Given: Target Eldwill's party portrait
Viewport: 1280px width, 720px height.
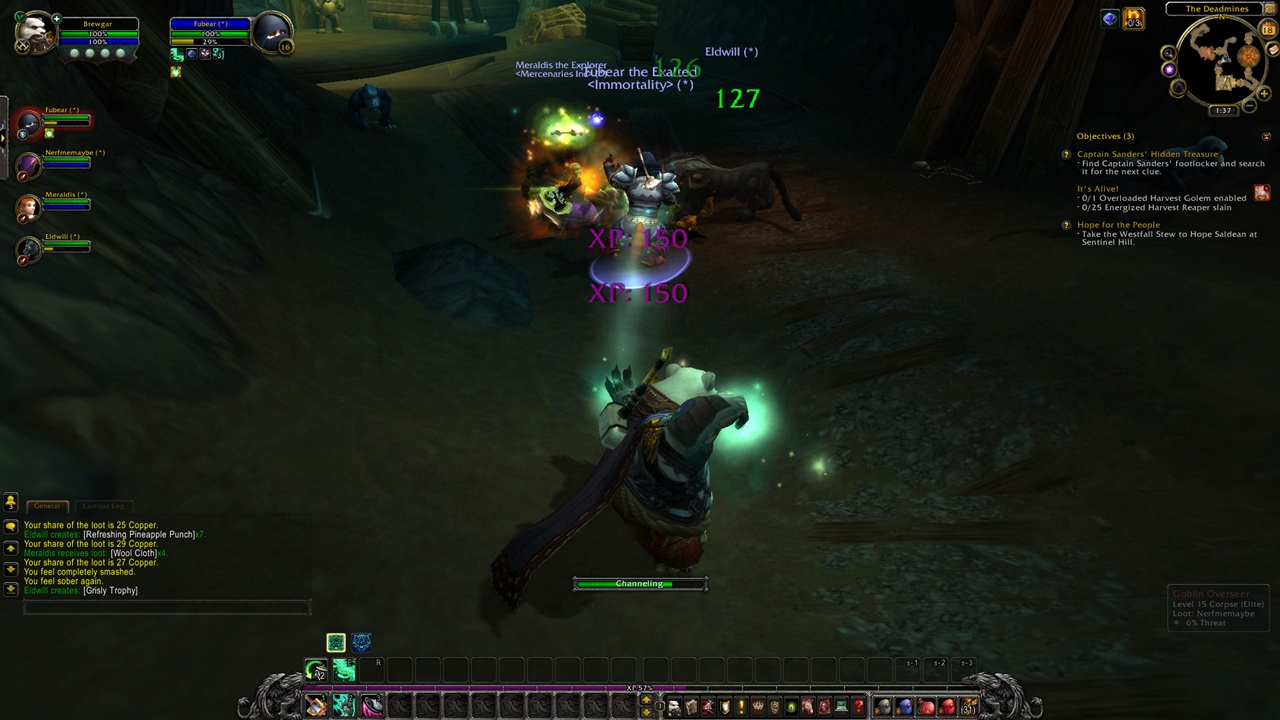Looking at the screenshot, I should [x=30, y=248].
